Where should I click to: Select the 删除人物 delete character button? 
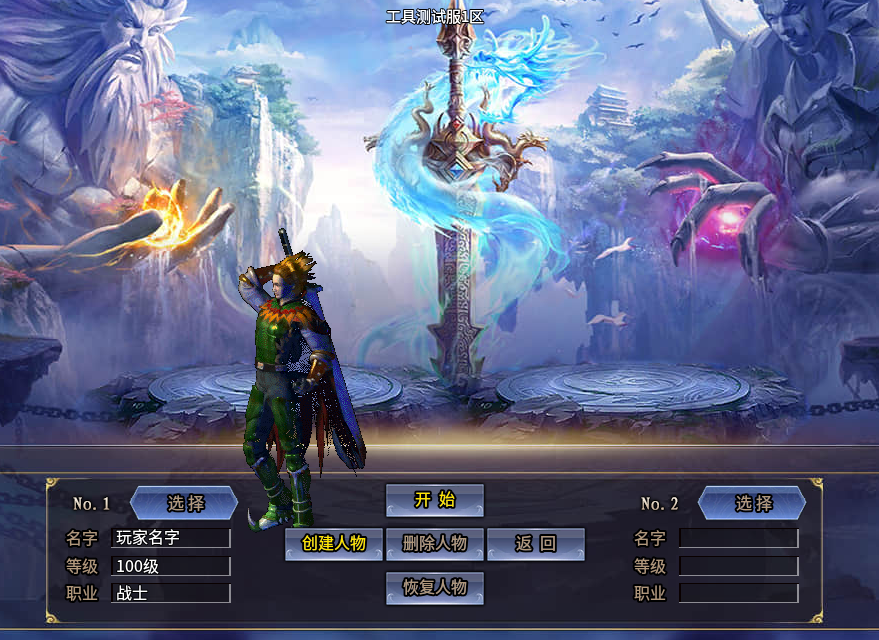pyautogui.click(x=434, y=544)
